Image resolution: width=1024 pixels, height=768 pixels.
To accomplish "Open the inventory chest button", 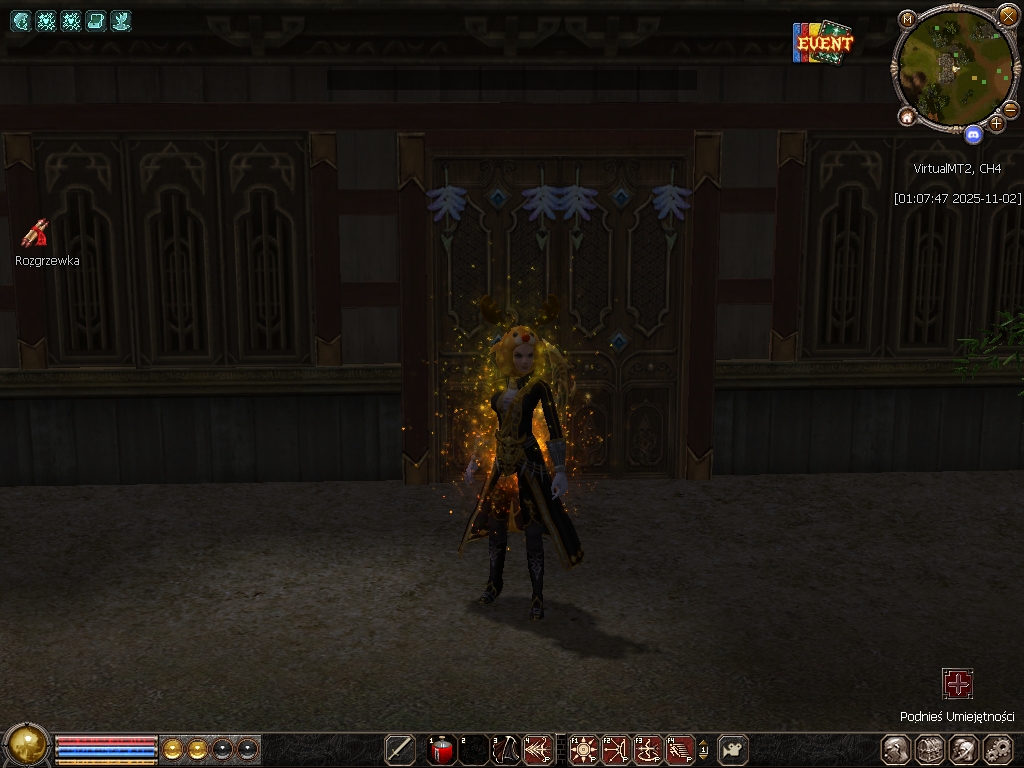I will click(x=930, y=750).
